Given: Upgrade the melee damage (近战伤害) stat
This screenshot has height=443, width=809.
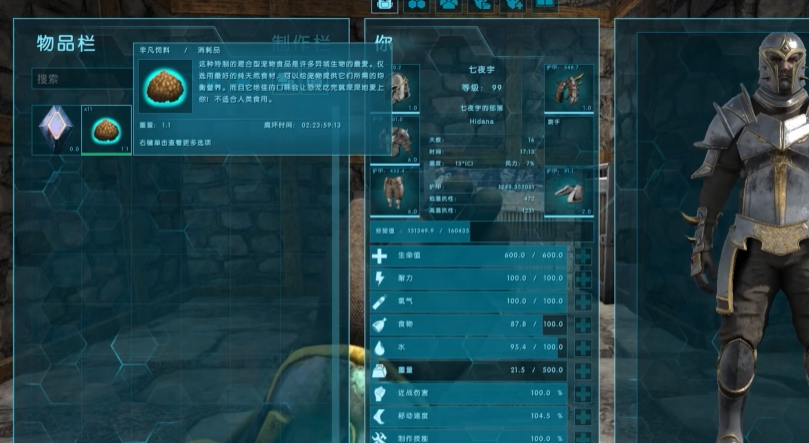Looking at the screenshot, I should click(x=583, y=394).
